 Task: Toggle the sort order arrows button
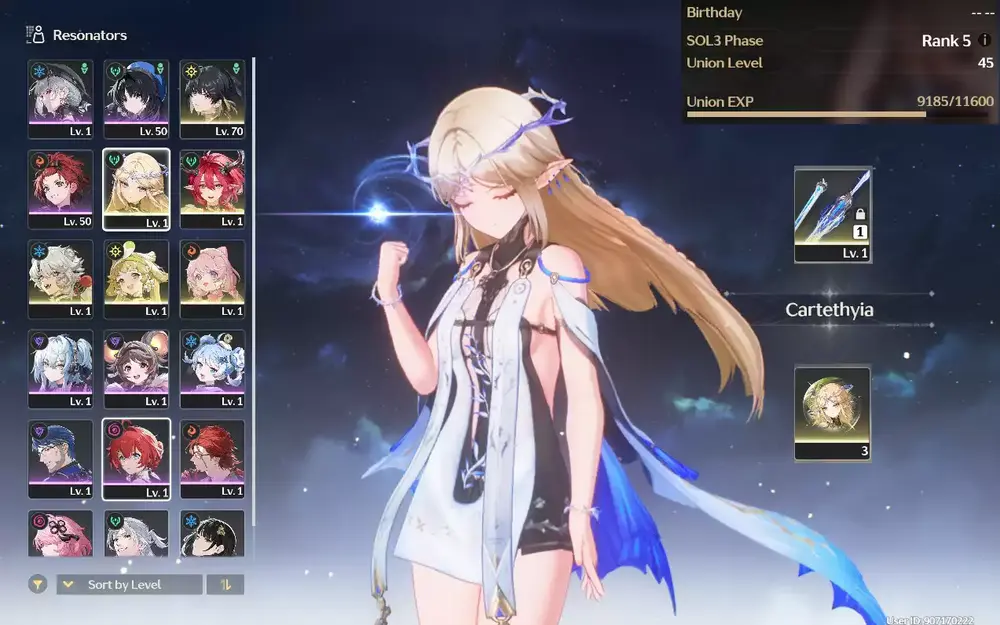[x=225, y=584]
